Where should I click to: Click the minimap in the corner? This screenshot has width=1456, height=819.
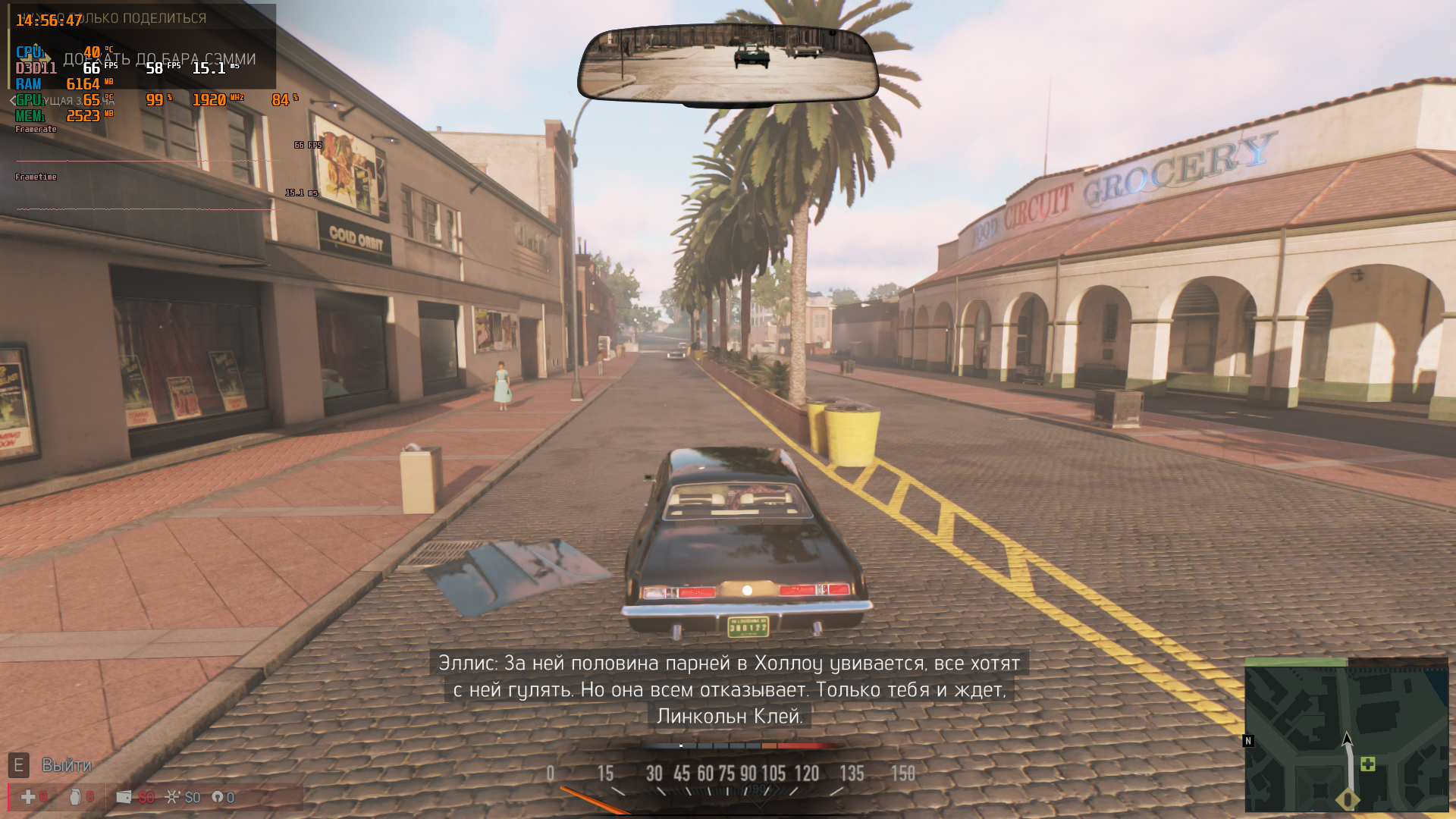coord(1346,736)
